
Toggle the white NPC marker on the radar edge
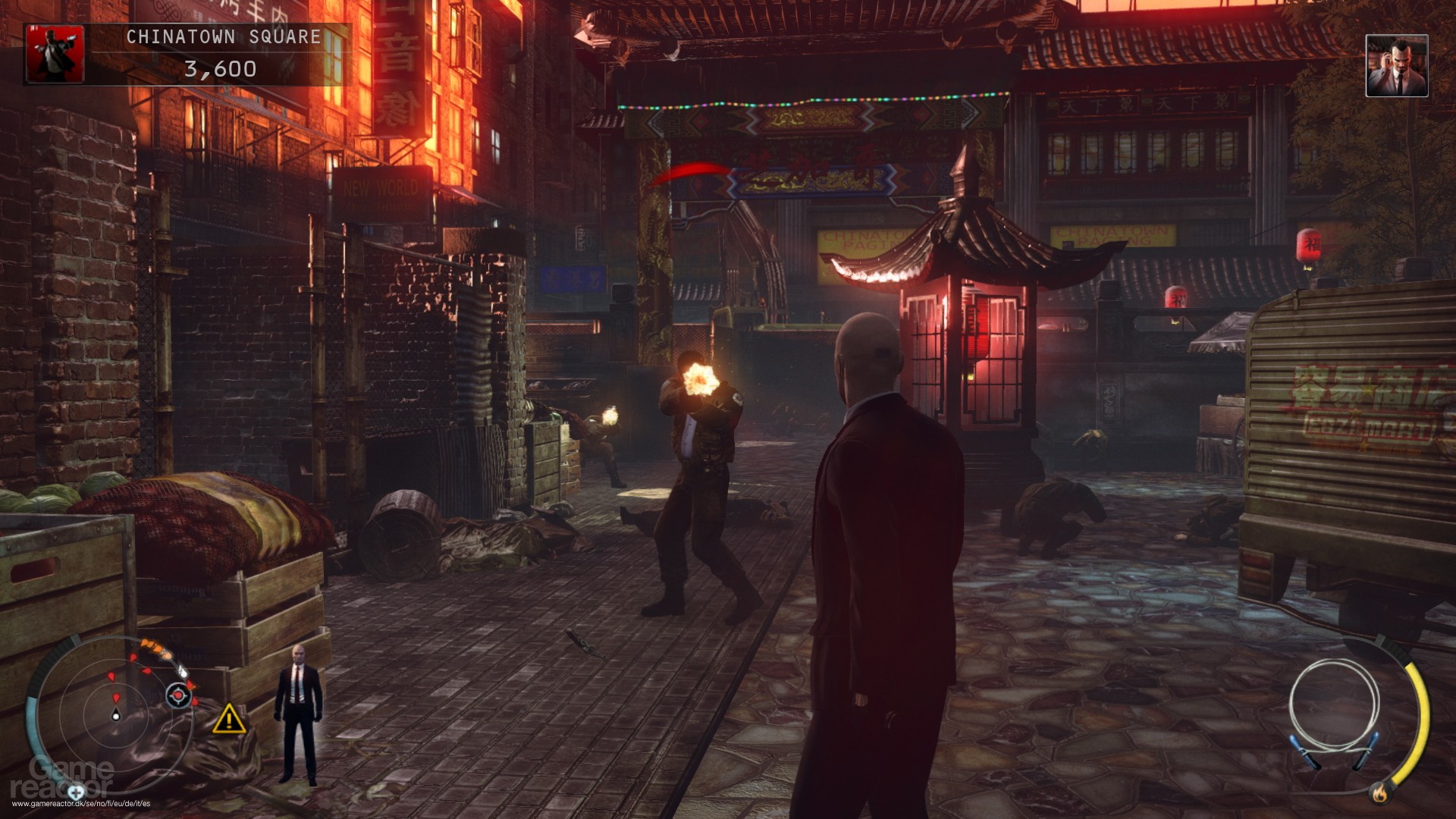click(183, 672)
